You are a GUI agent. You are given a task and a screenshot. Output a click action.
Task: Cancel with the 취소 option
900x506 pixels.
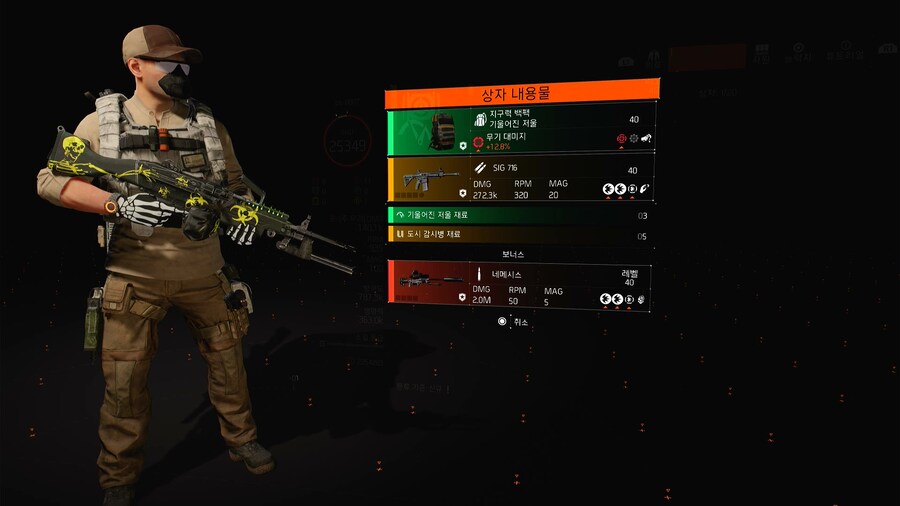pyautogui.click(x=514, y=322)
